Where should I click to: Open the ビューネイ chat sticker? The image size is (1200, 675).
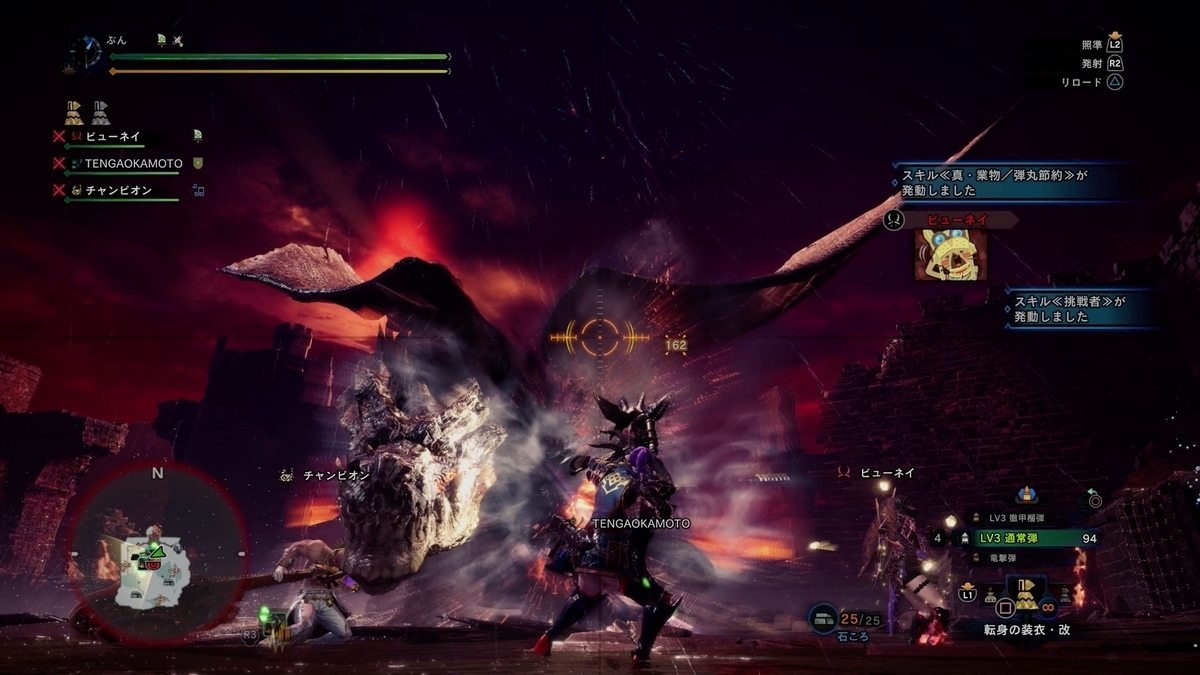[x=949, y=254]
